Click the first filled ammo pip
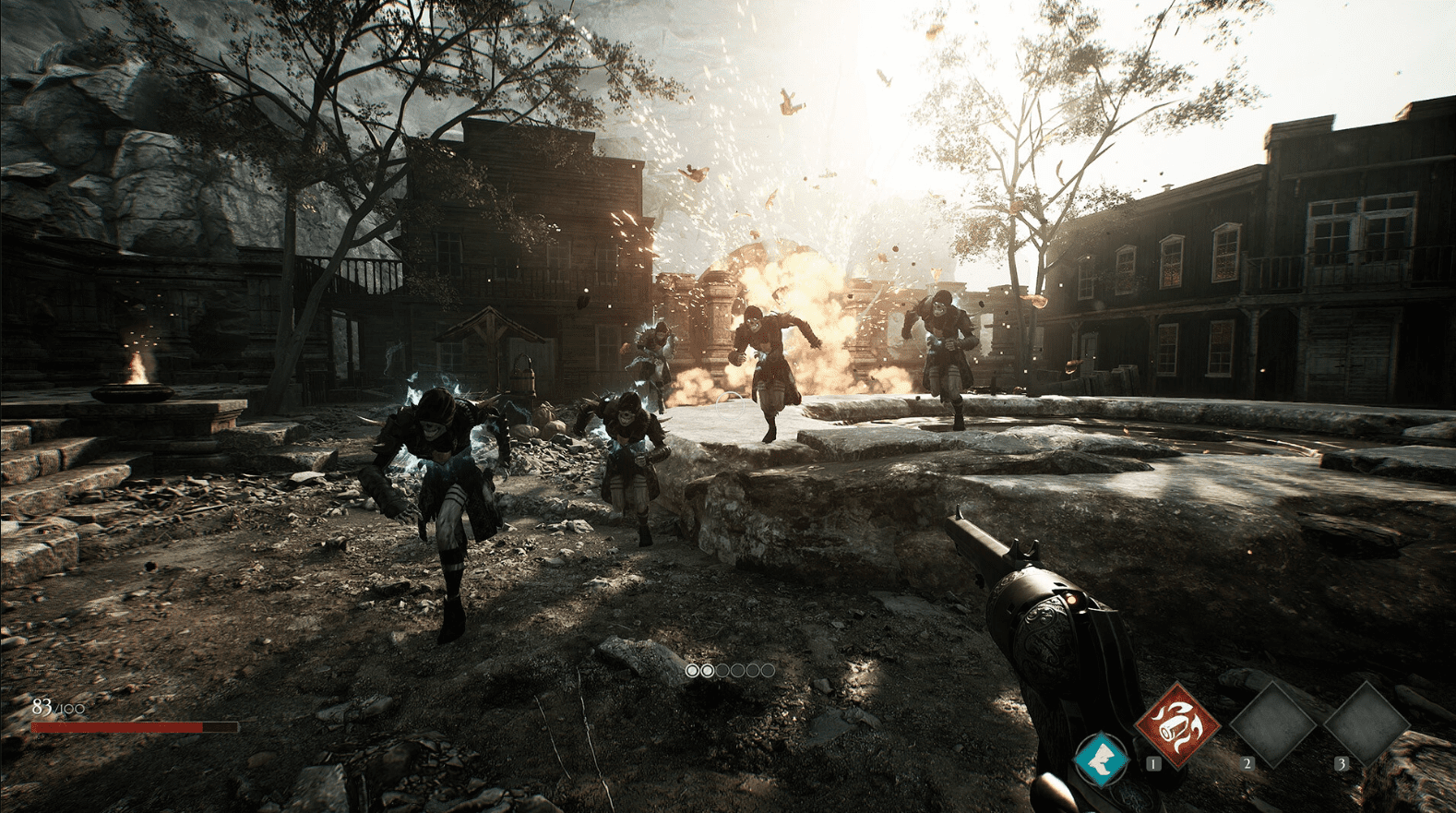This screenshot has height=813, width=1456. tap(690, 671)
